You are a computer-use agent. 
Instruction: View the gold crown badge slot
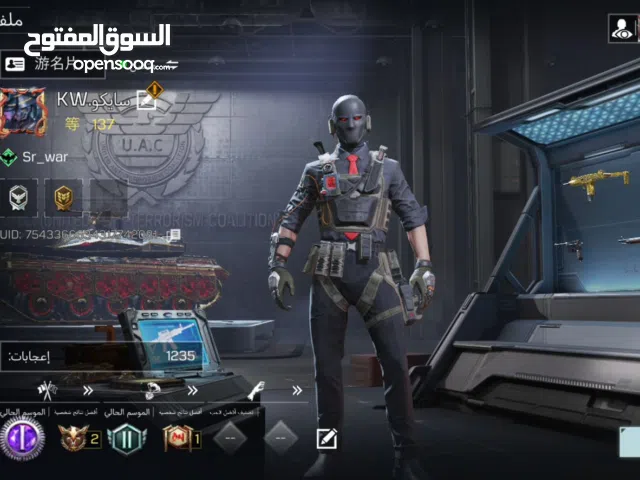[63, 196]
